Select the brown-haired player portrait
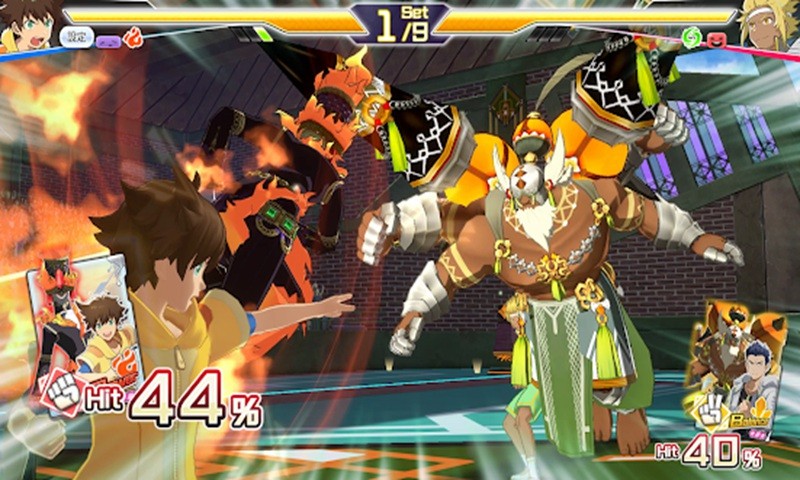 pyautogui.click(x=26, y=26)
